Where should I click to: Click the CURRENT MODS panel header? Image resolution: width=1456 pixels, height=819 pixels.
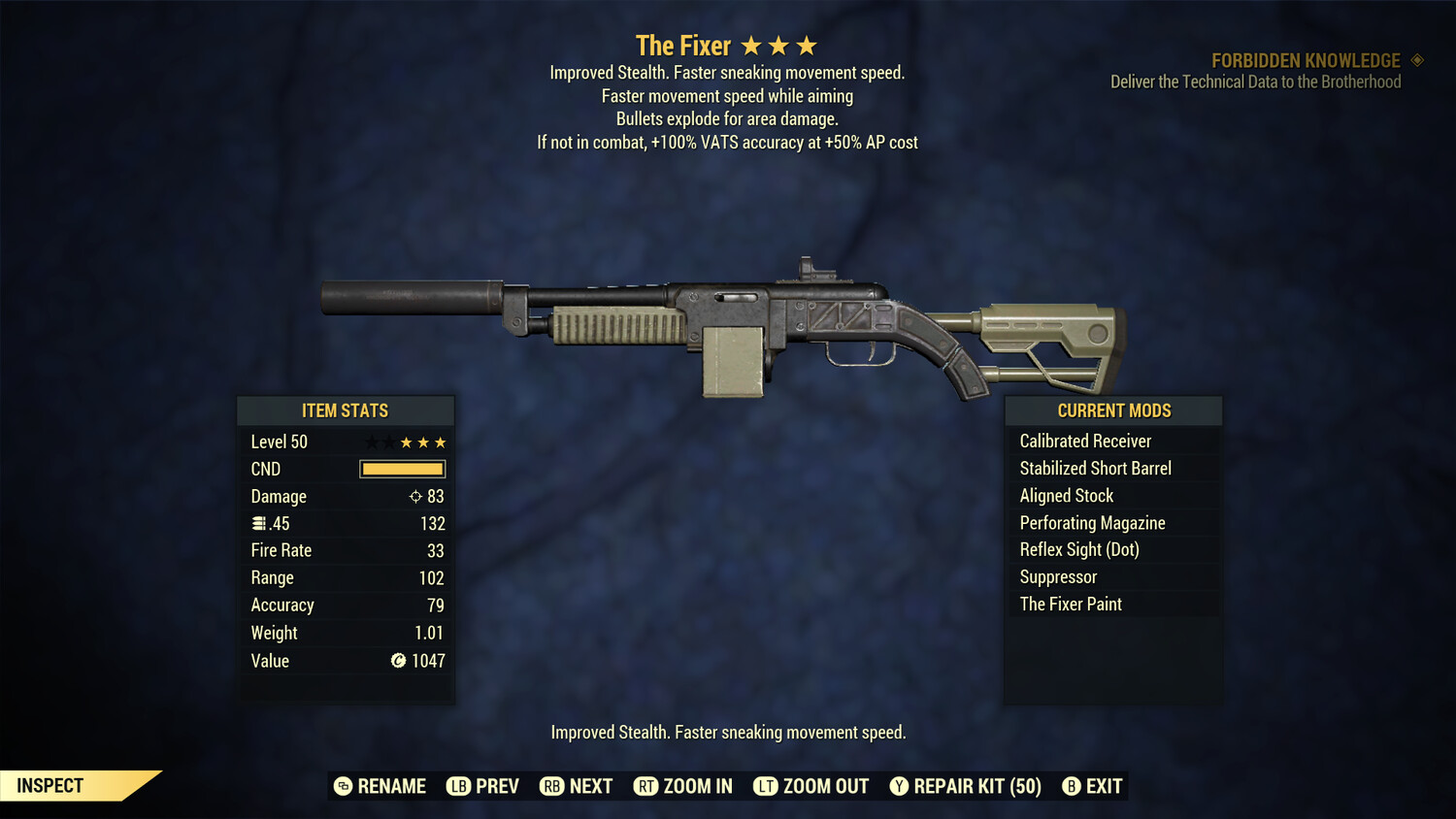1112,410
